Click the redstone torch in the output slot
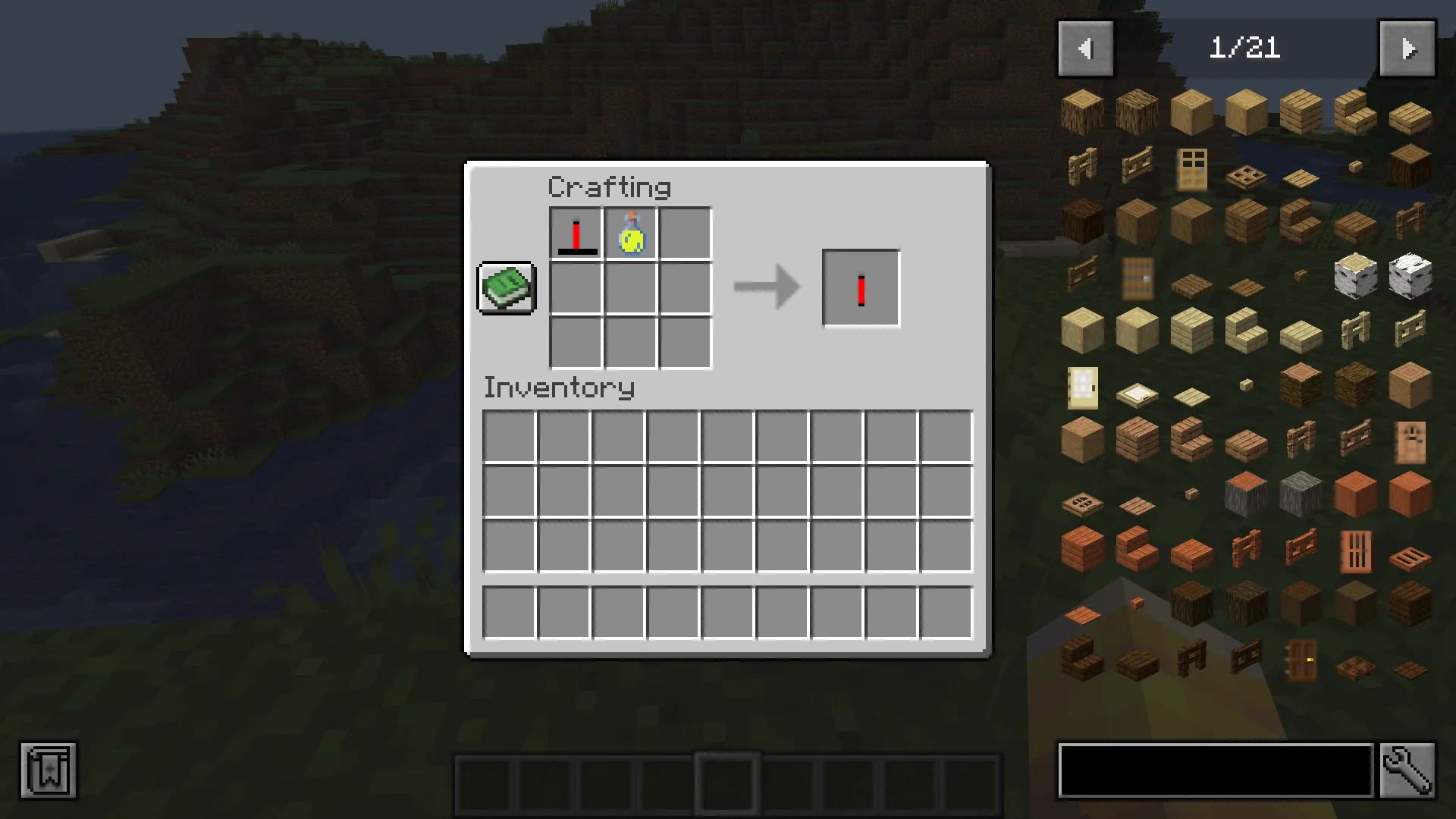This screenshot has height=819, width=1456. [861, 287]
